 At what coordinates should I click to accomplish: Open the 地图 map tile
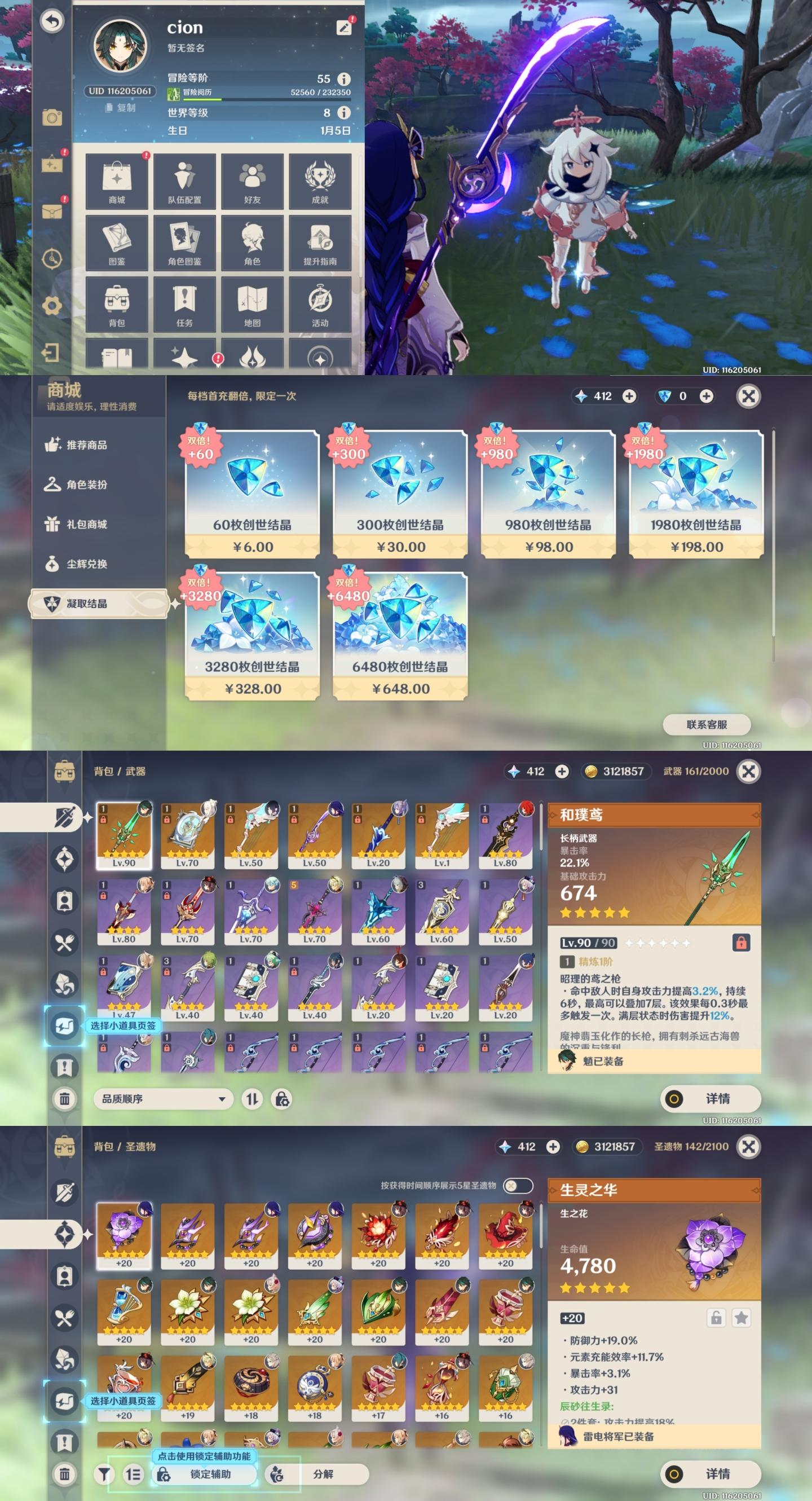point(252,305)
